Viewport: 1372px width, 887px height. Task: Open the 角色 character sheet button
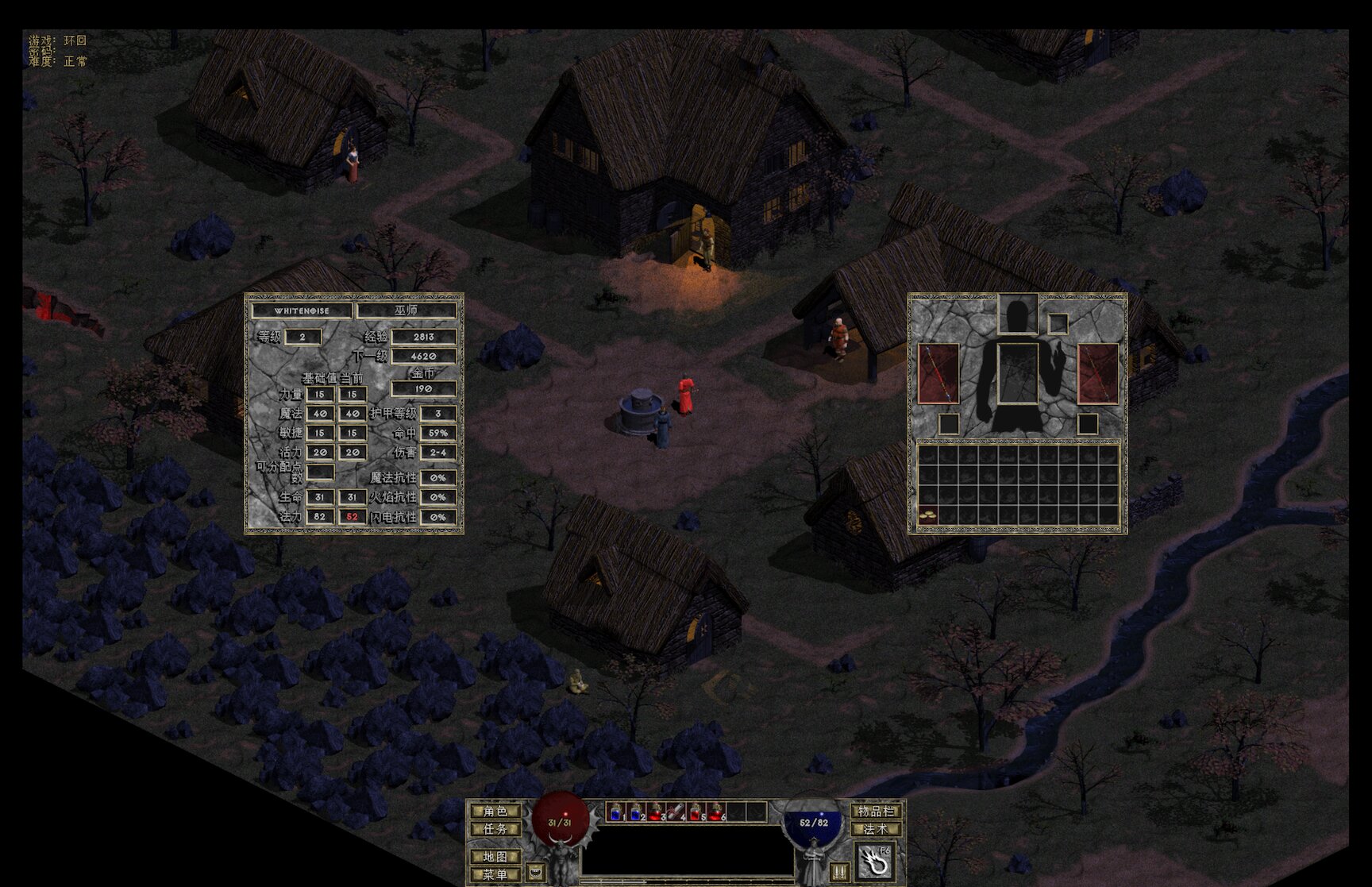(x=495, y=811)
